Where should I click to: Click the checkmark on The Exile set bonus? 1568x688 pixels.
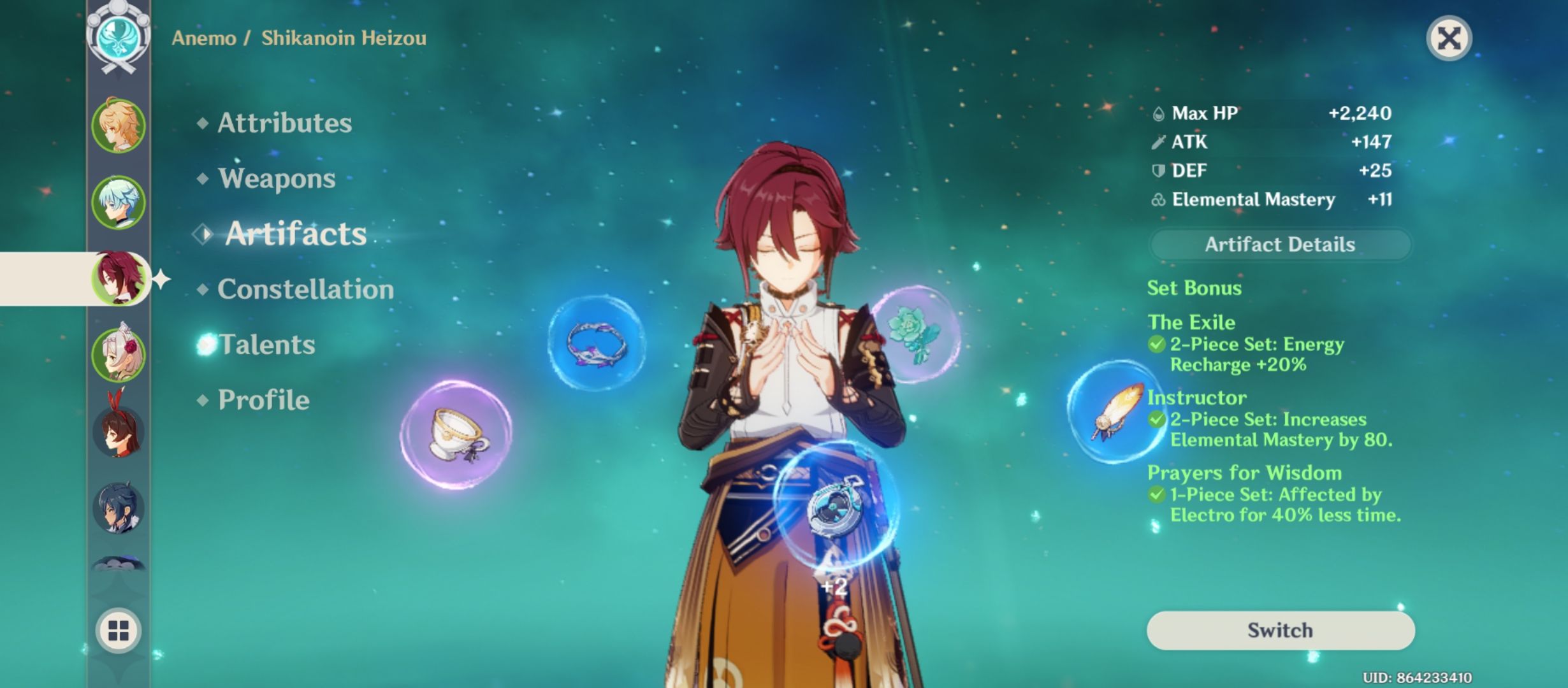click(x=1158, y=345)
